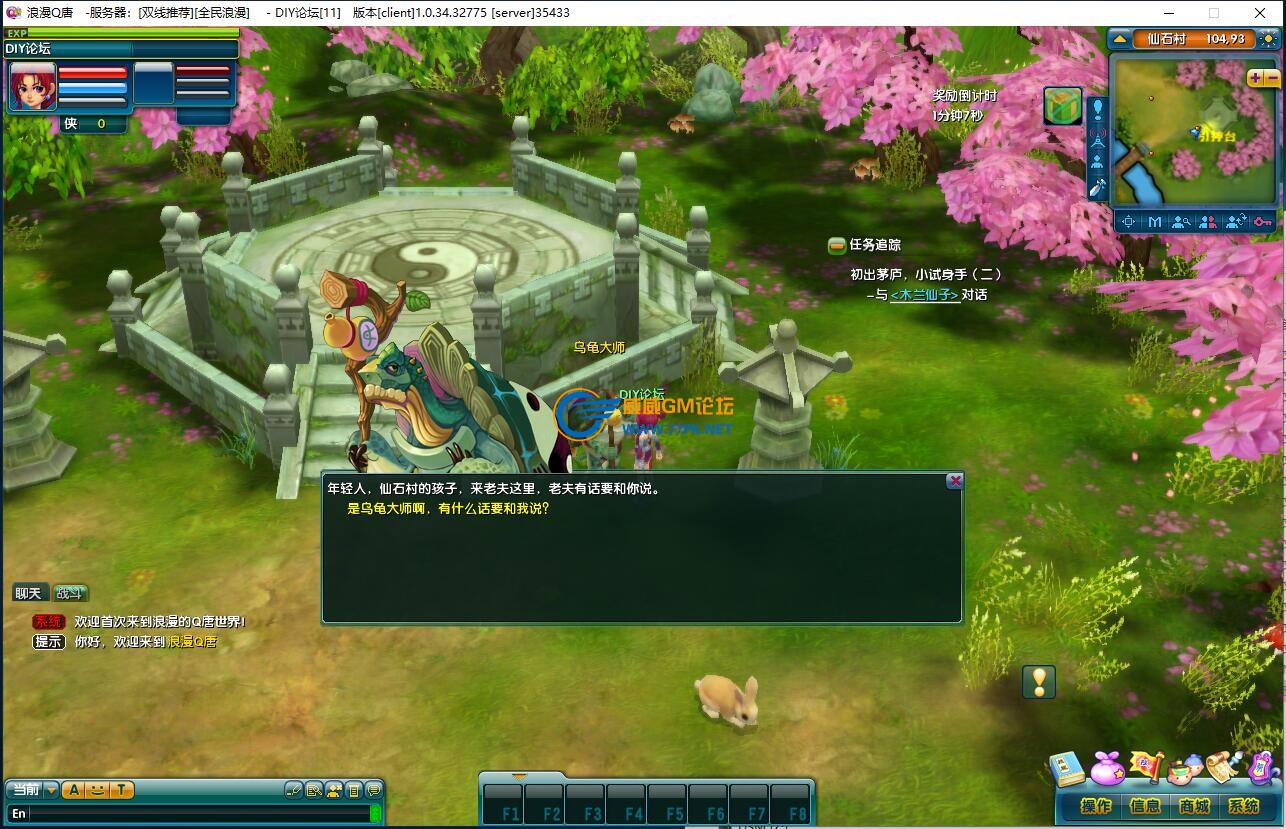This screenshot has height=829, width=1286.
Task: Open the purple pouch bag icon
Action: click(x=1107, y=769)
